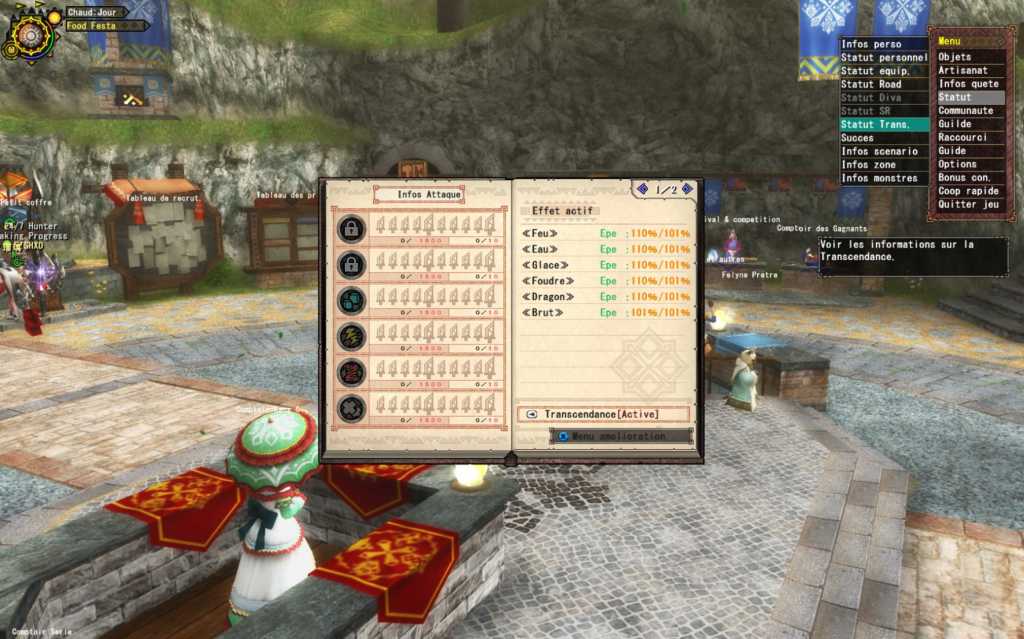
Task: Click Quitter jeu to exit
Action: click(968, 205)
